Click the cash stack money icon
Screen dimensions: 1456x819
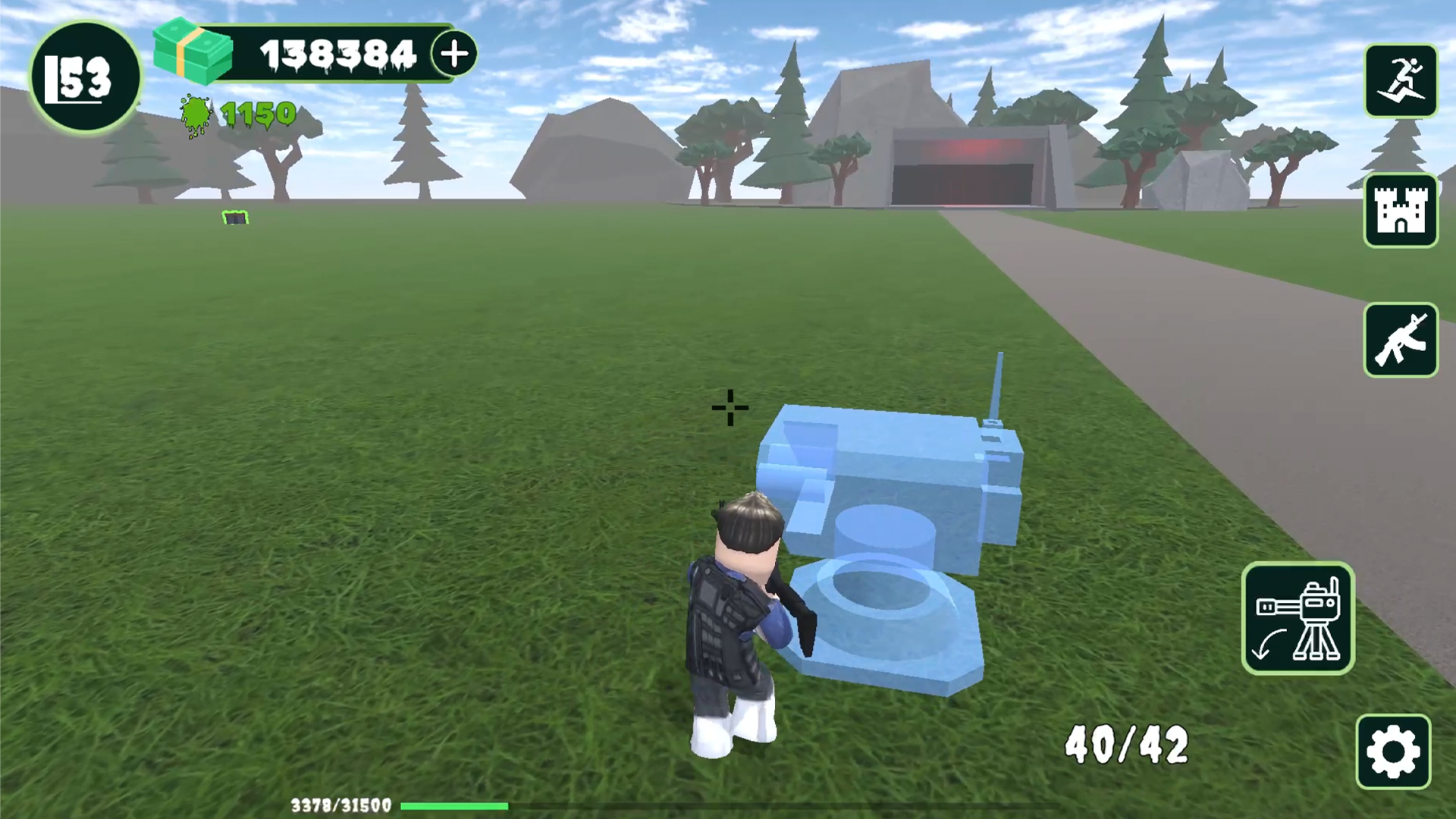(191, 51)
